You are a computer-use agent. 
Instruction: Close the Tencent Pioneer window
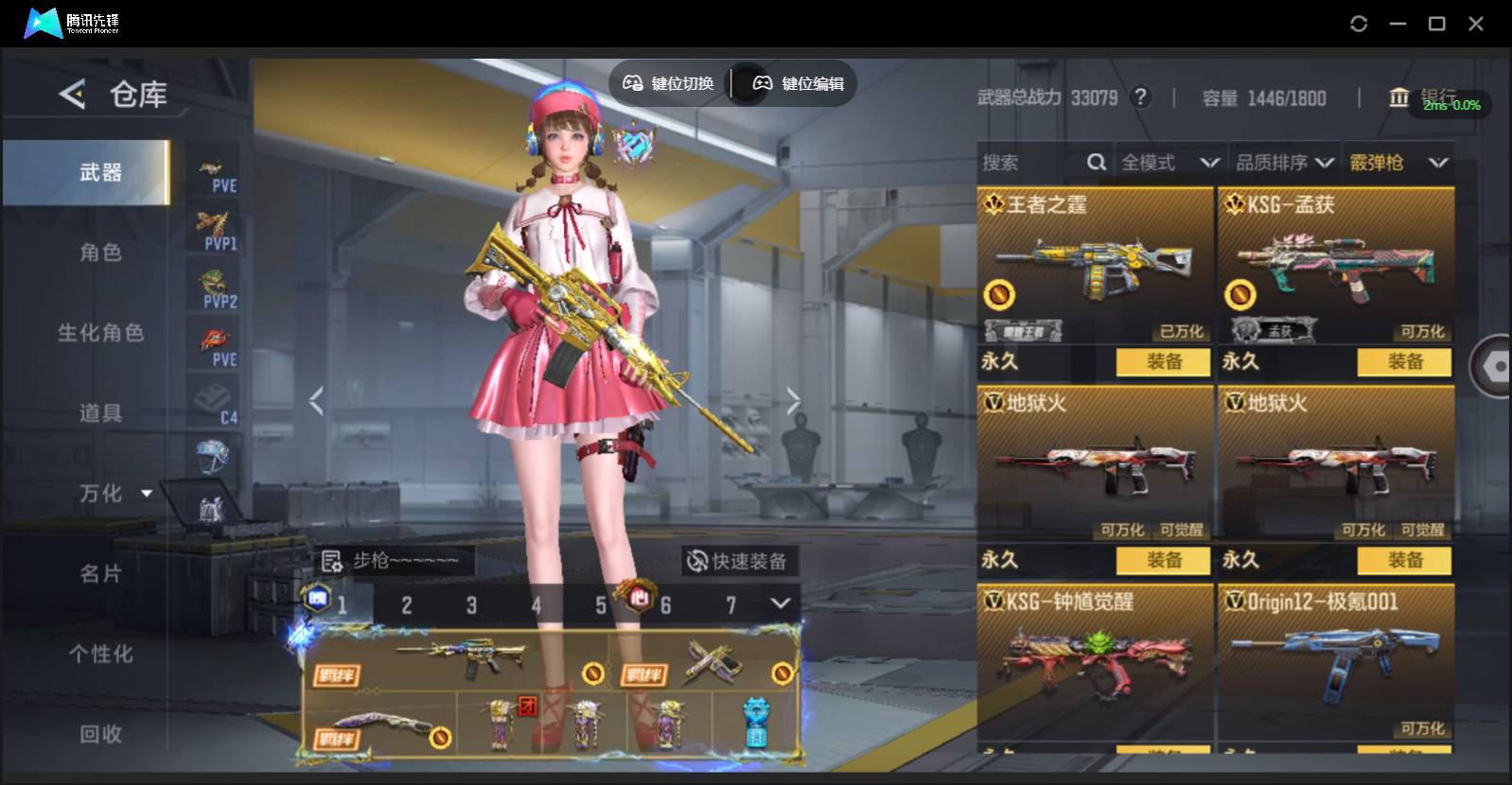(1475, 24)
